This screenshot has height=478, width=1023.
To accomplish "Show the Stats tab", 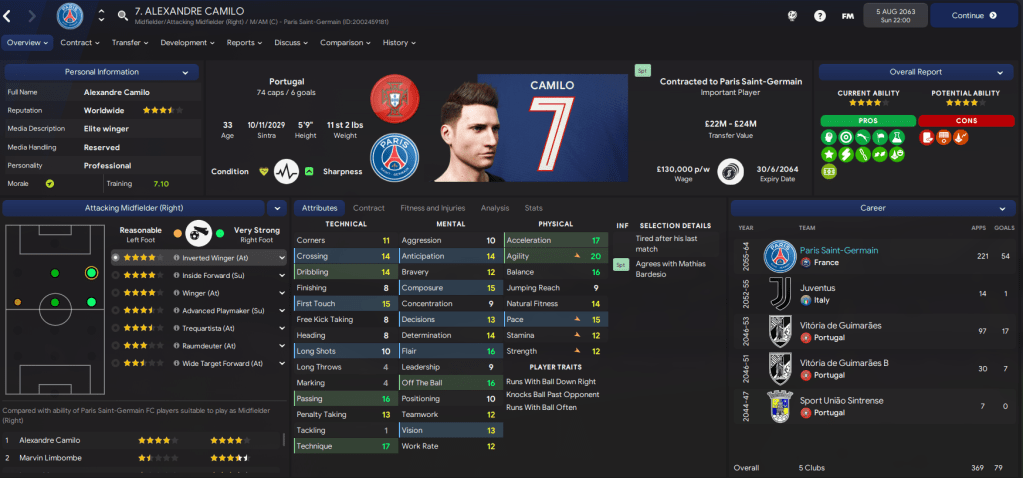I will [534, 208].
